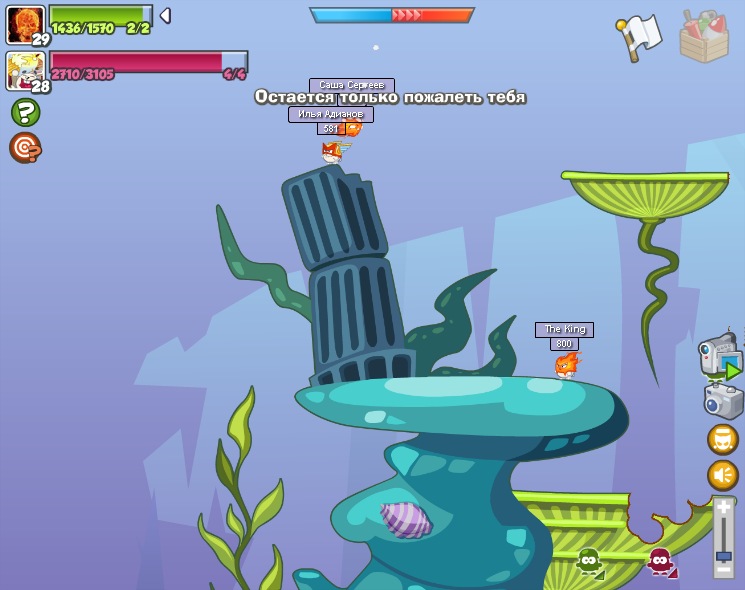Zoom in with the plus button
This screenshot has width=745, height=590.
pos(724,508)
